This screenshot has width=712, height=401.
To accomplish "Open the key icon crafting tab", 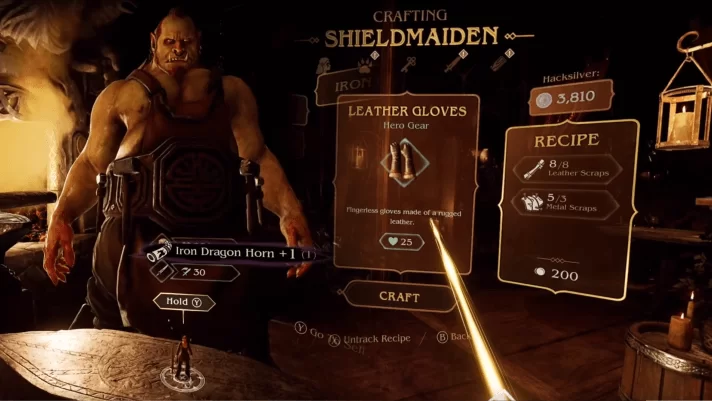I will pyautogui.click(x=408, y=66).
